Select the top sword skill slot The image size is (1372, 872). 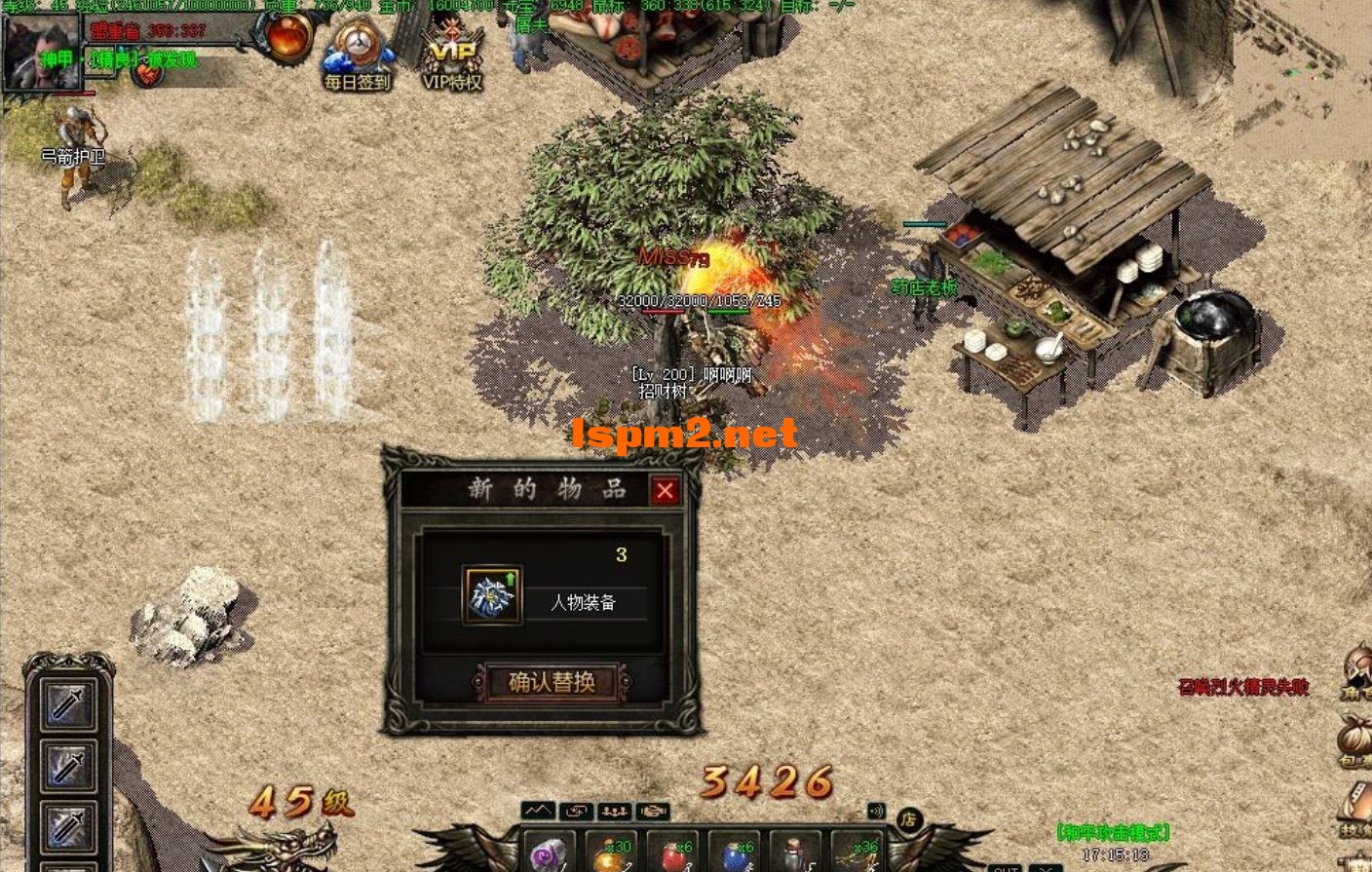coord(68,704)
